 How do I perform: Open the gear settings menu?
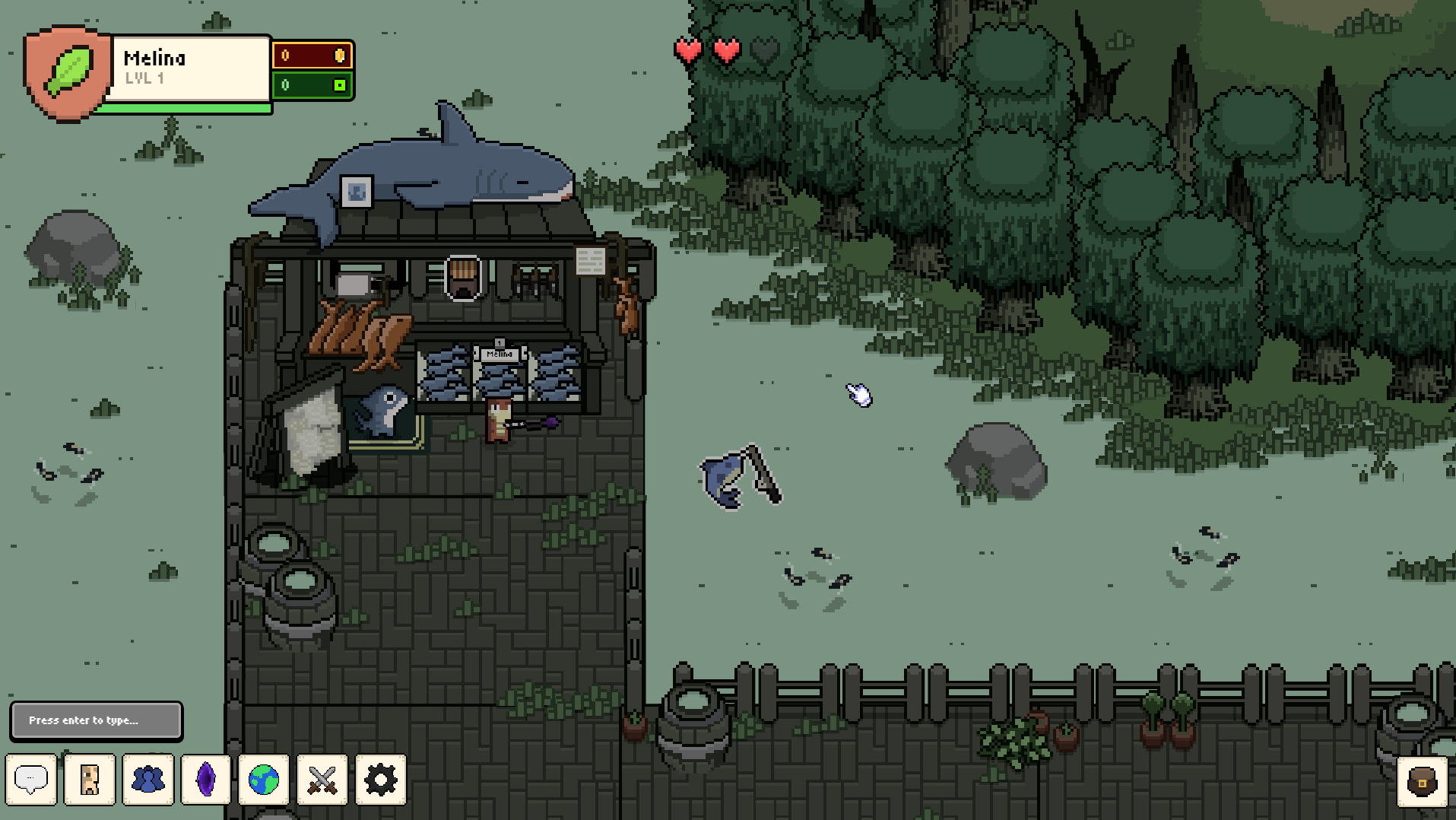pos(381,780)
